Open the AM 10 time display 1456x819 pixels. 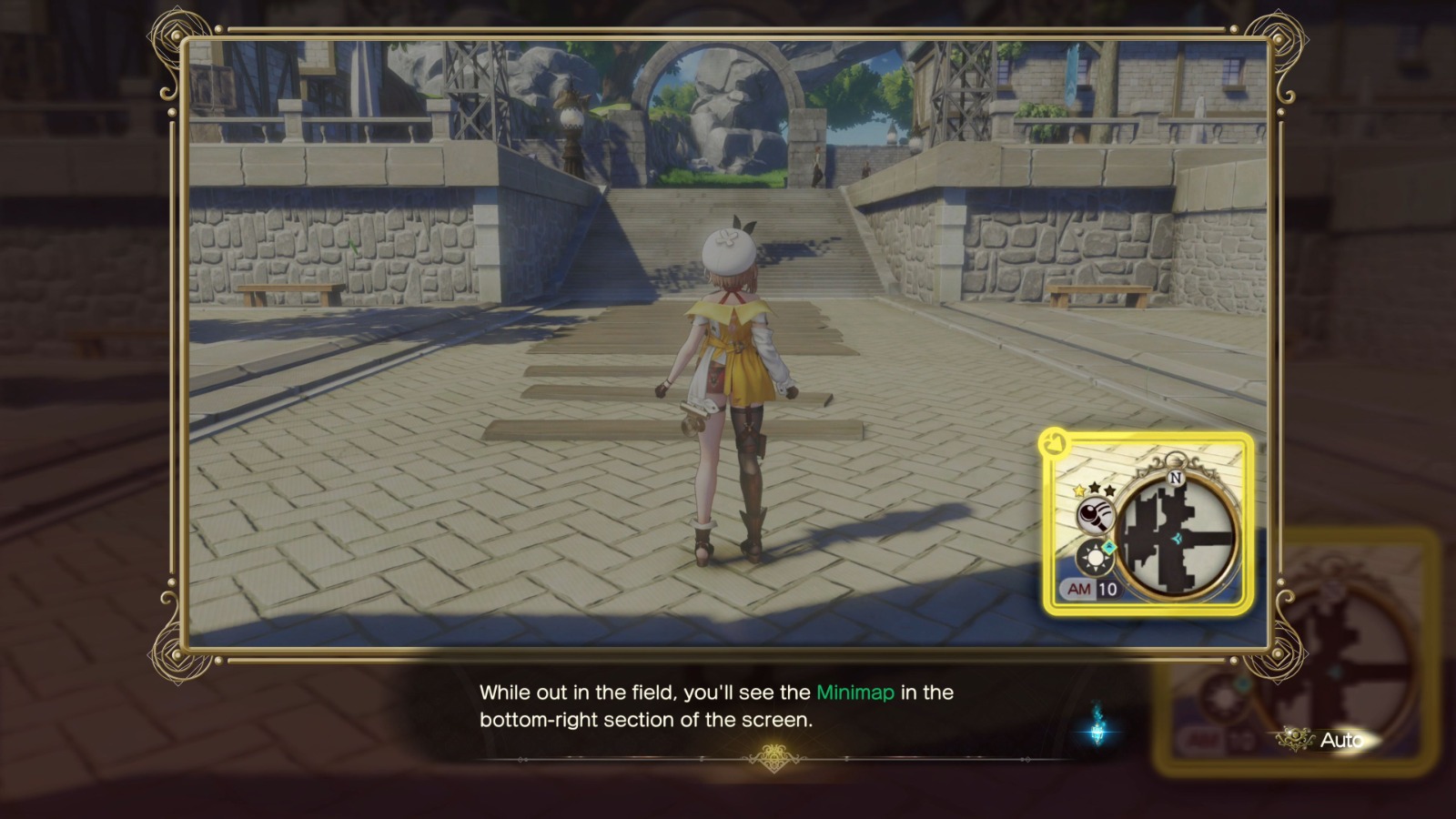point(1088,588)
